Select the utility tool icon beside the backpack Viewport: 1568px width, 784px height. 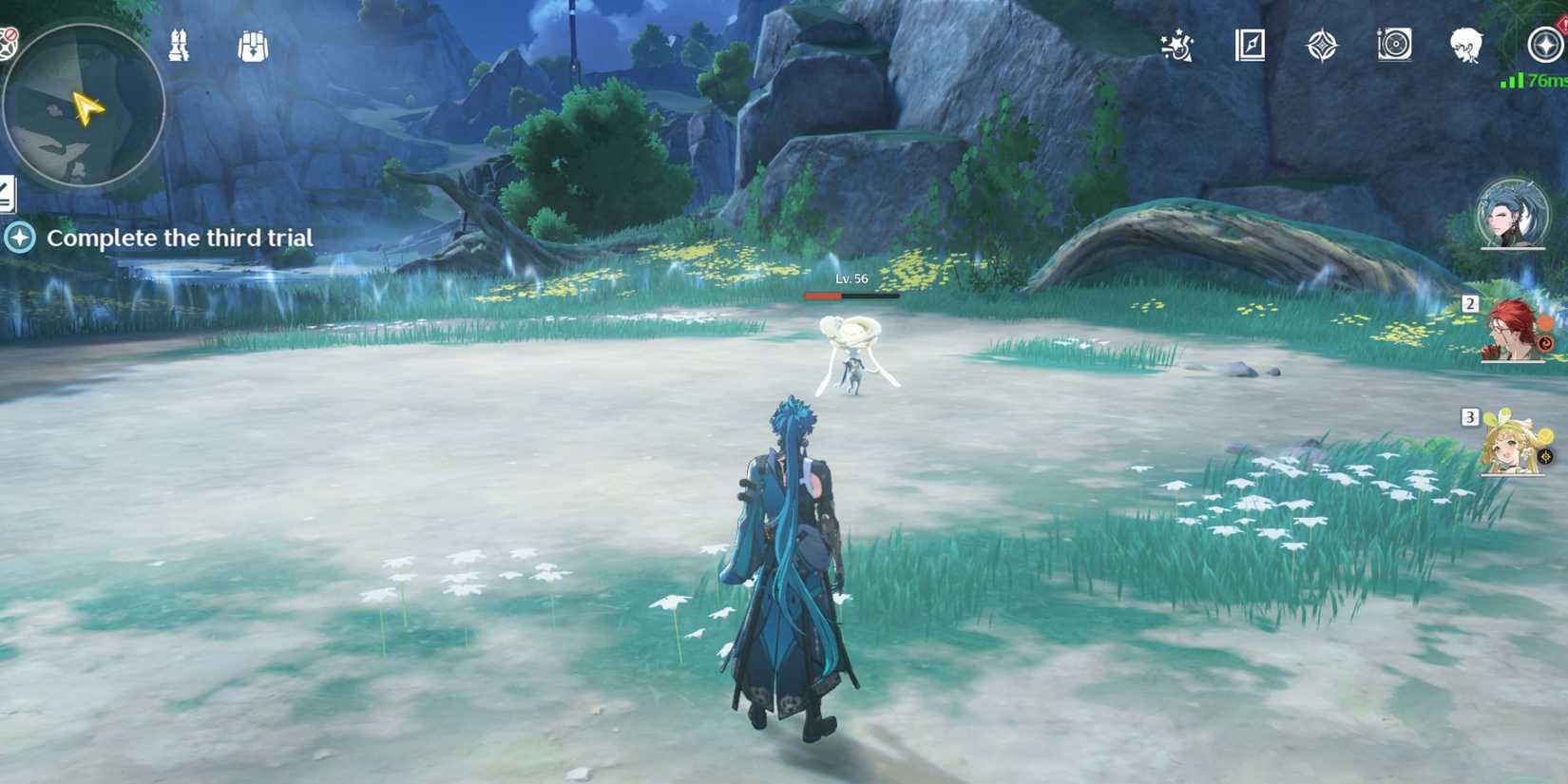181,43
